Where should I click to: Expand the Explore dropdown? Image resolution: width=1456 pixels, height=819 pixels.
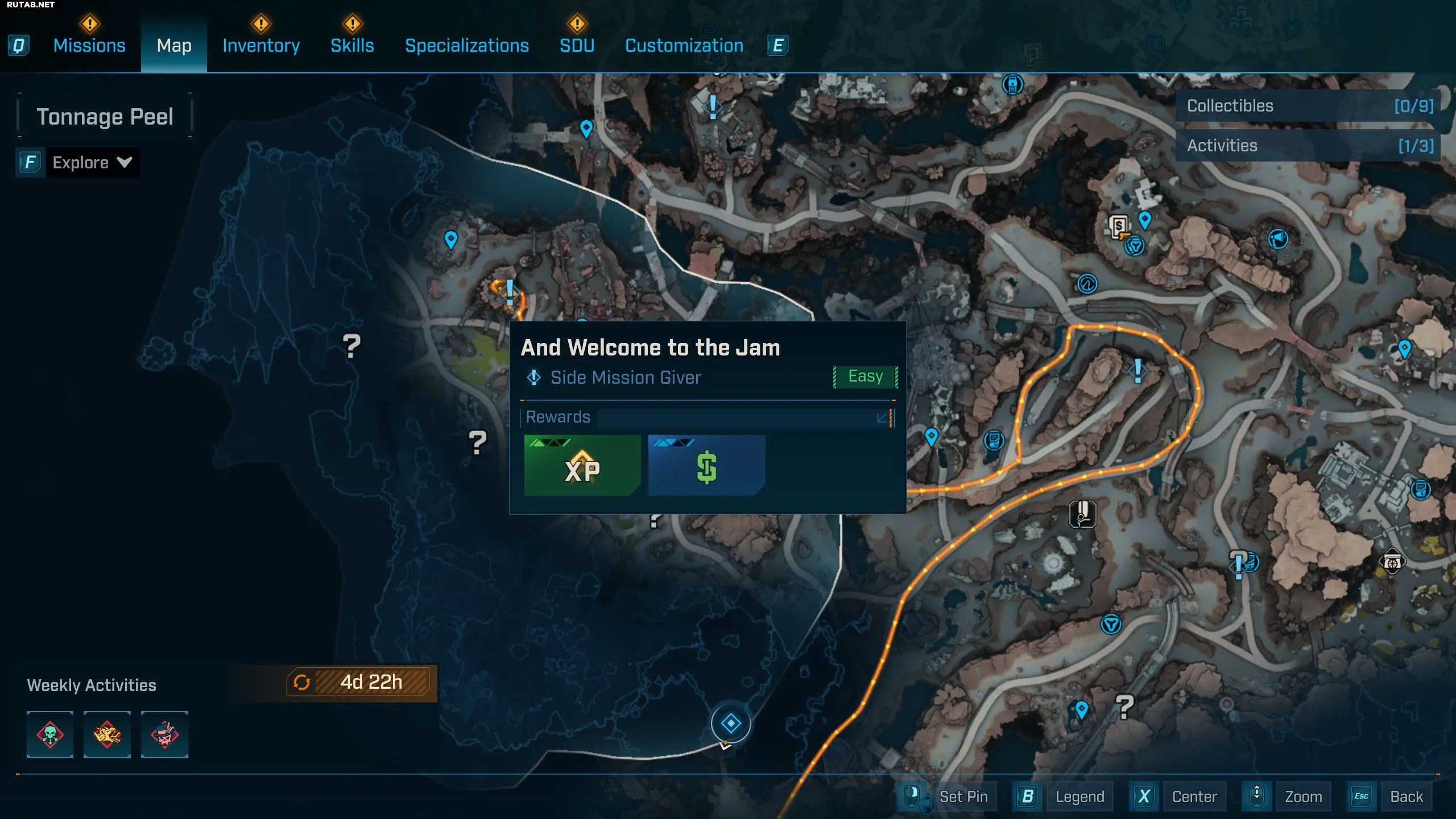[x=91, y=163]
